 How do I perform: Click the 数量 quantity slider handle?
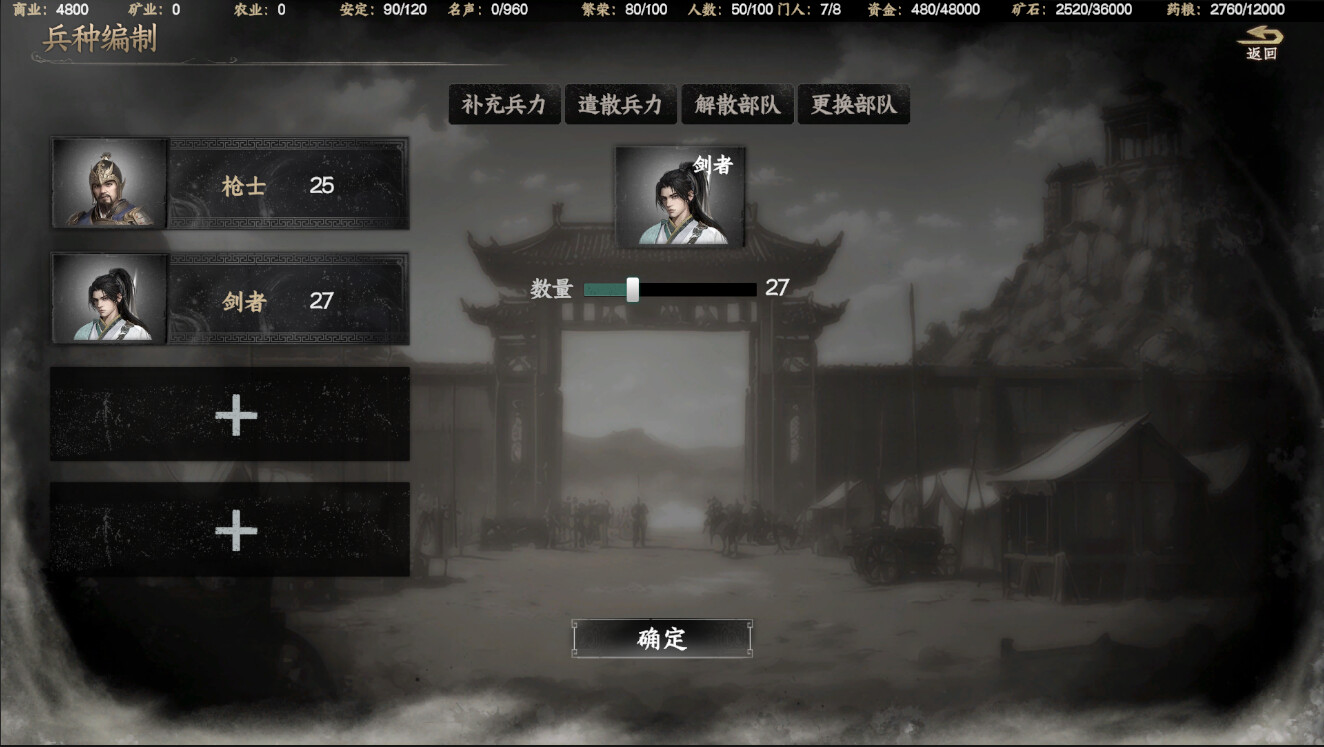click(x=631, y=290)
